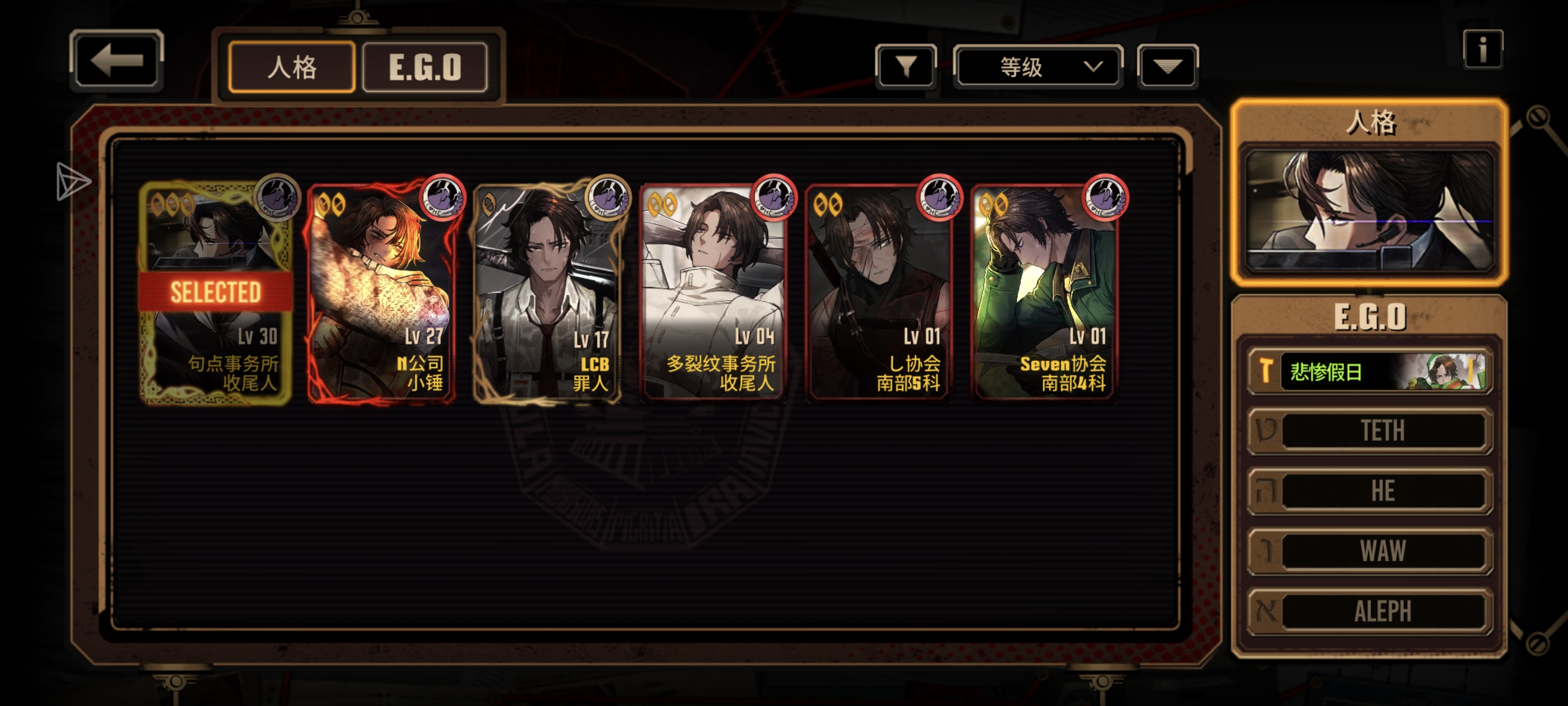Viewport: 1568px width, 706px height.
Task: Select the 多裂纹事务所 收尾人 card
Action: [713, 292]
